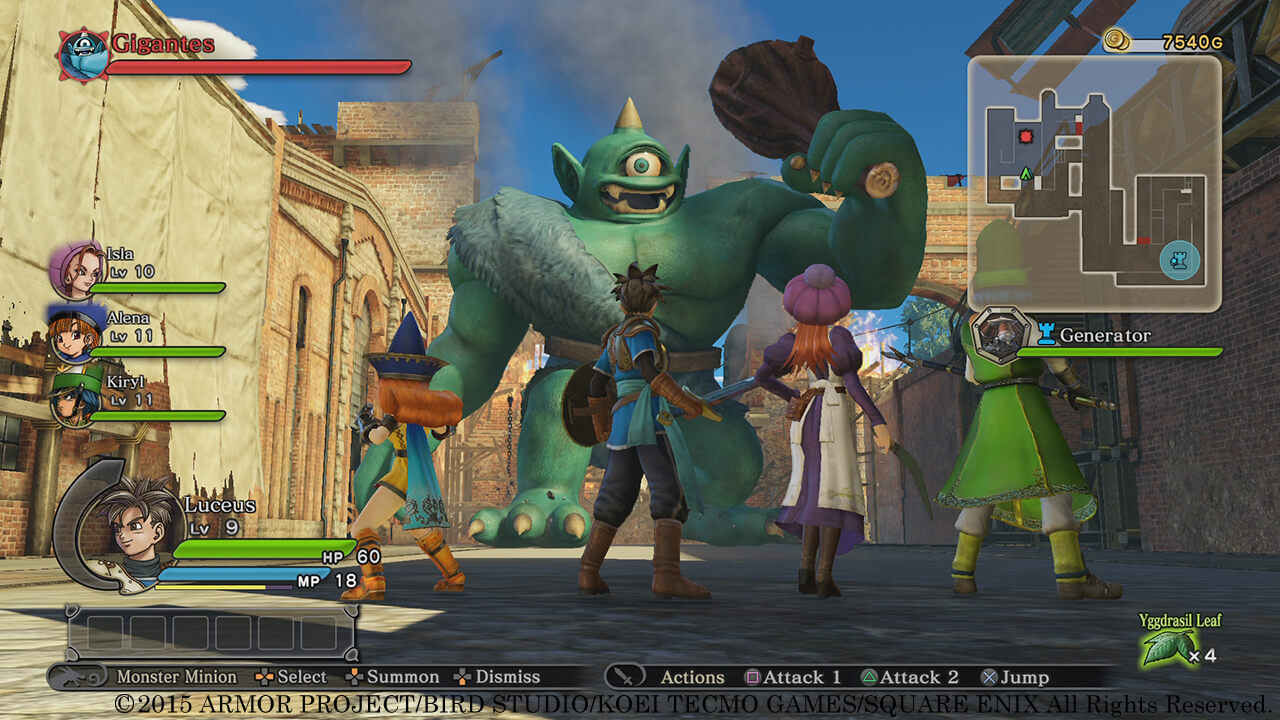Viewport: 1280px width, 720px height.
Task: Open the town minimap
Action: click(x=1093, y=182)
